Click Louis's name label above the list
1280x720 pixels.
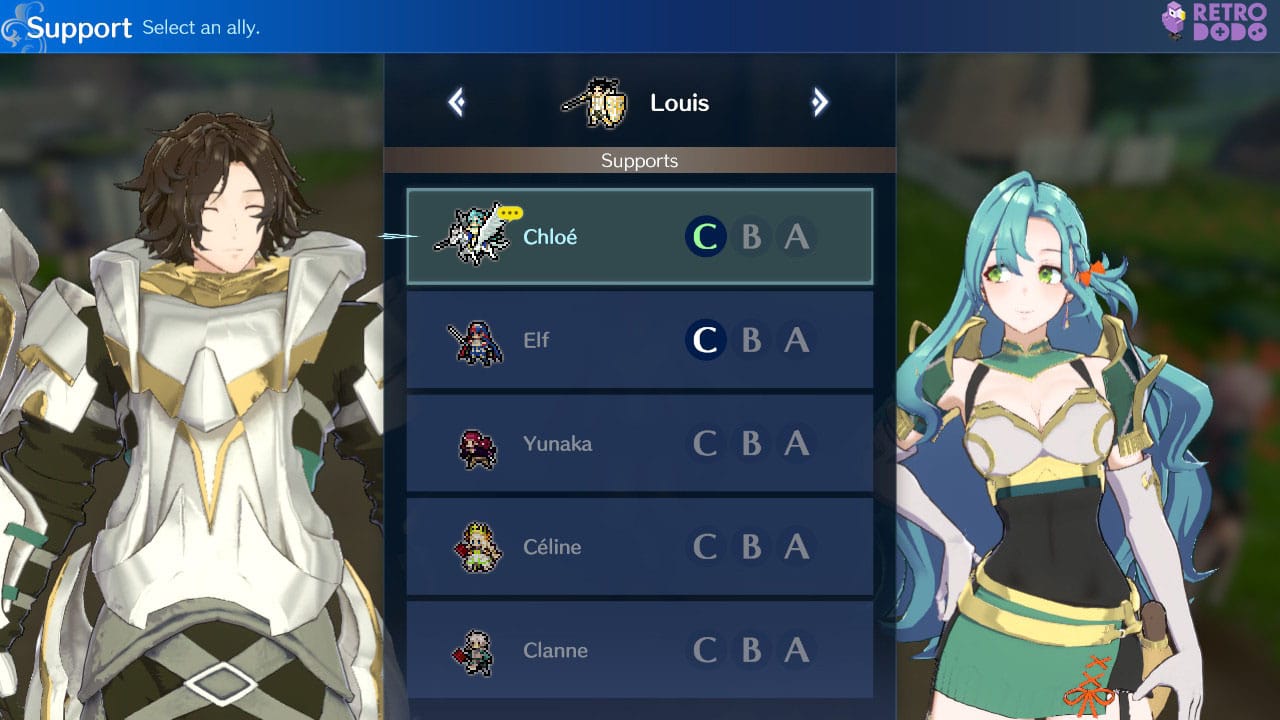click(x=680, y=101)
